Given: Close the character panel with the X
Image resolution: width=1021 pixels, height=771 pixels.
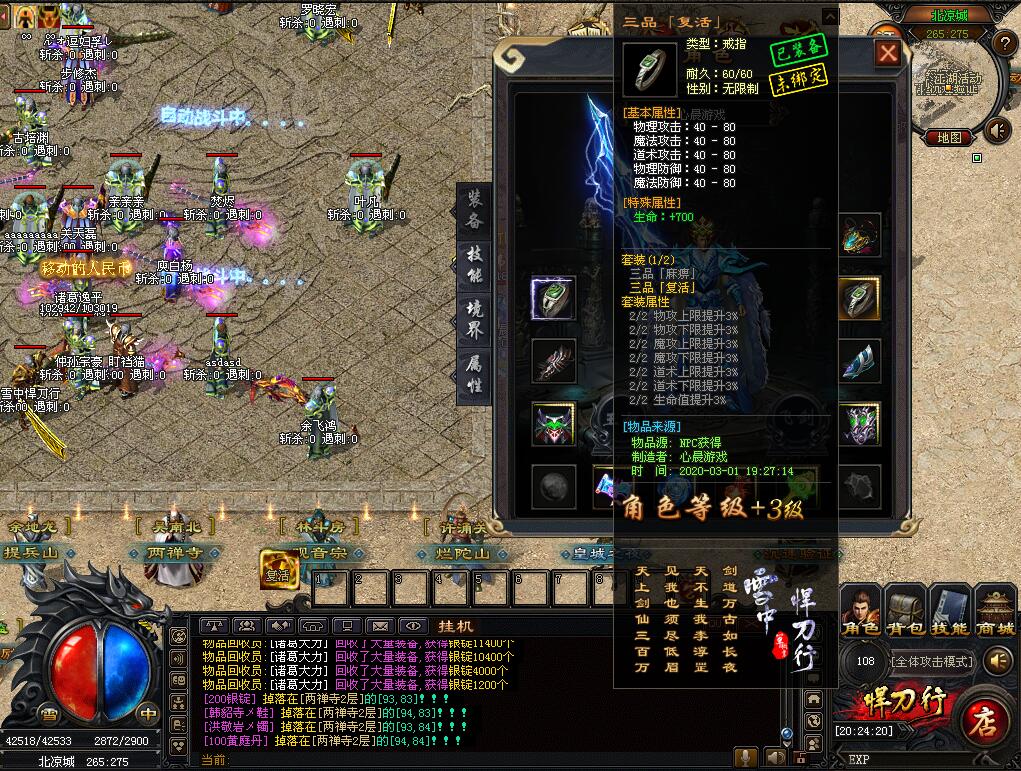Looking at the screenshot, I should [x=888, y=53].
